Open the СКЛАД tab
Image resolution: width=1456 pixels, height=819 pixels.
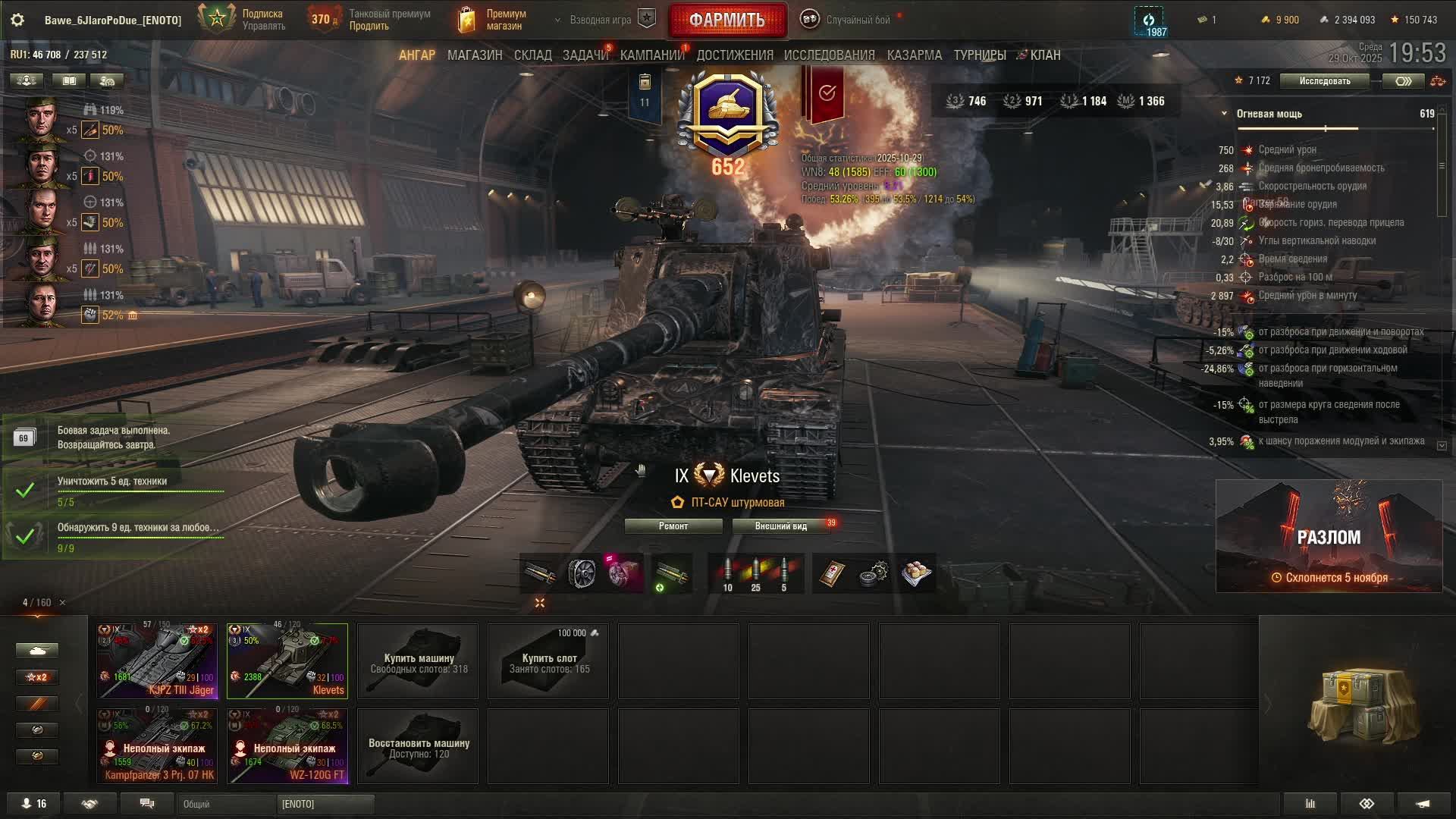click(x=532, y=55)
